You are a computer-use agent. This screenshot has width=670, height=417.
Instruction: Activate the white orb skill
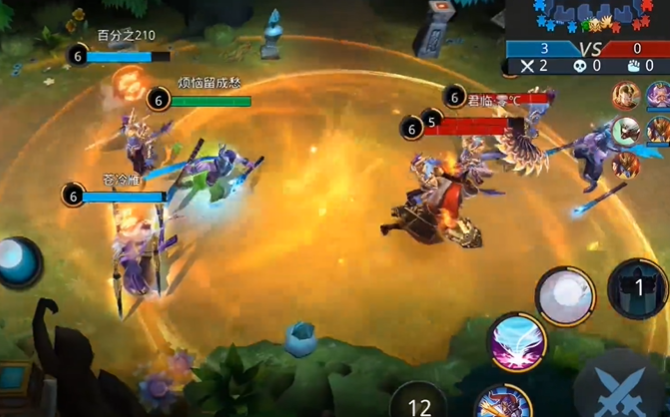click(x=566, y=296)
